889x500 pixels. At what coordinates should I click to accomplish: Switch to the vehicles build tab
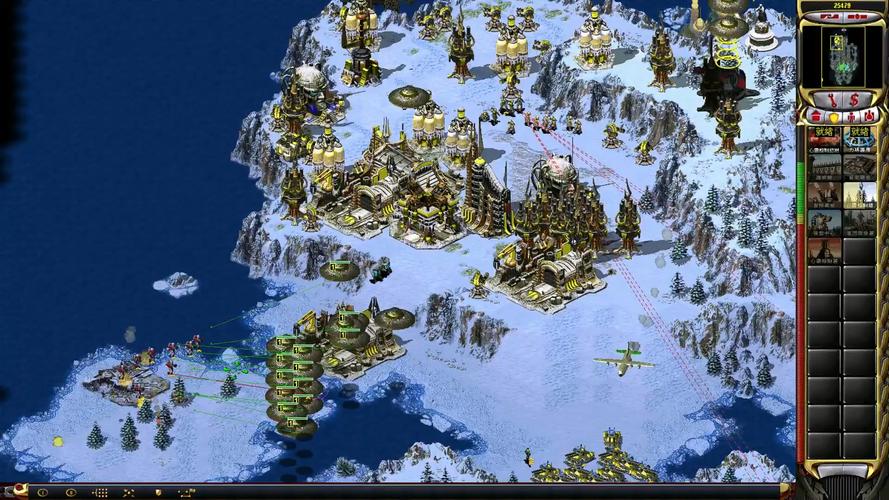click(x=868, y=118)
